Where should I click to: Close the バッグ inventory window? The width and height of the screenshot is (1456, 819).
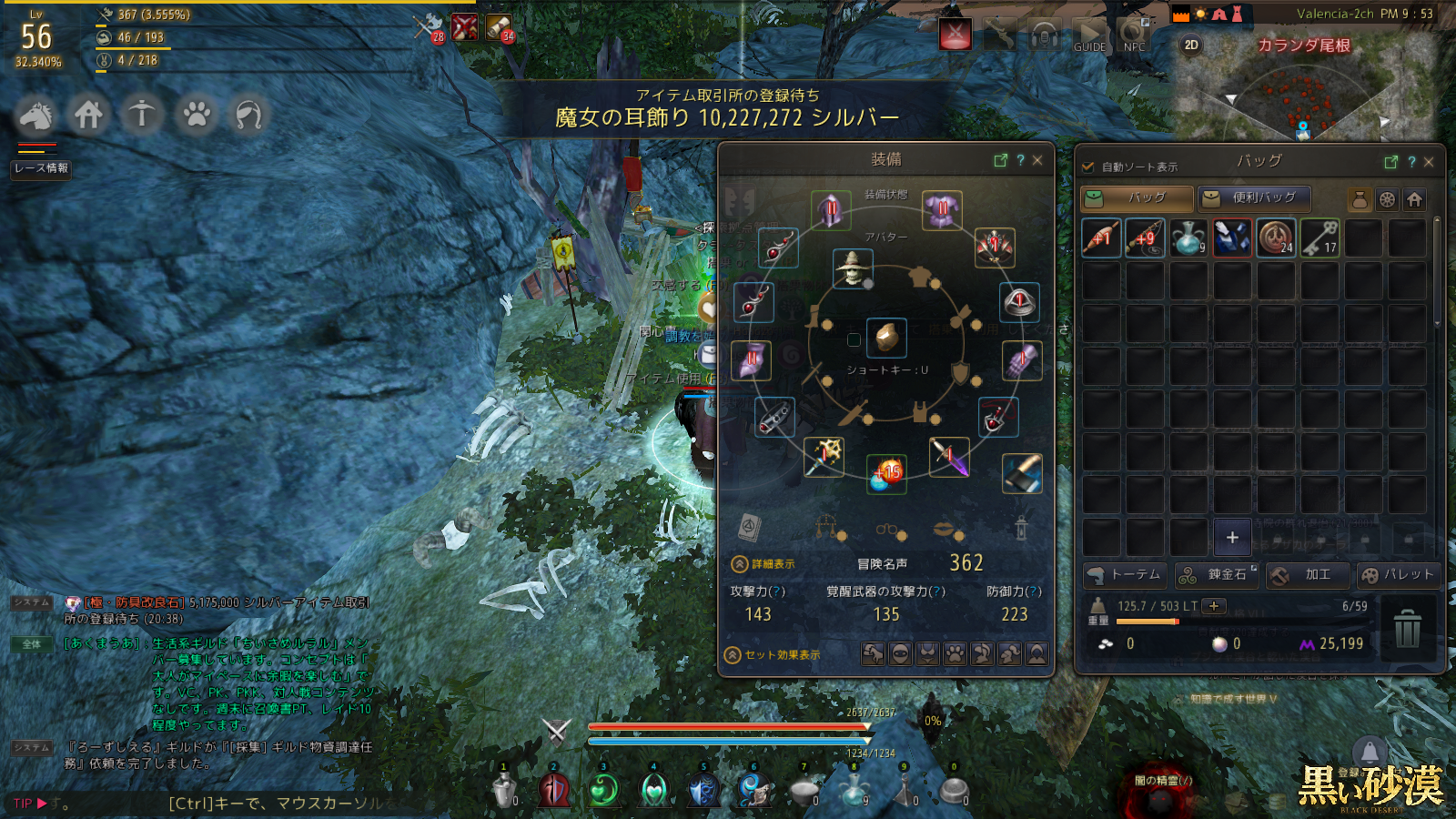point(1429,162)
